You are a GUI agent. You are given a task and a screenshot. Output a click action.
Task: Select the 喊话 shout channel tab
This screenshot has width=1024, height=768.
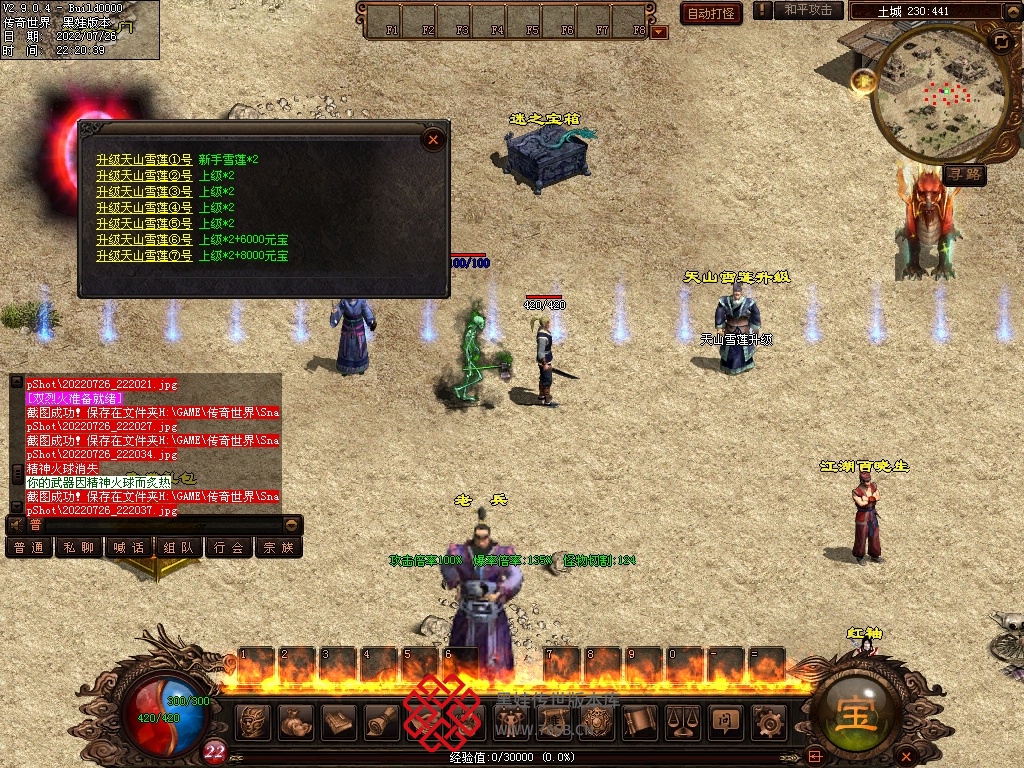pyautogui.click(x=129, y=548)
